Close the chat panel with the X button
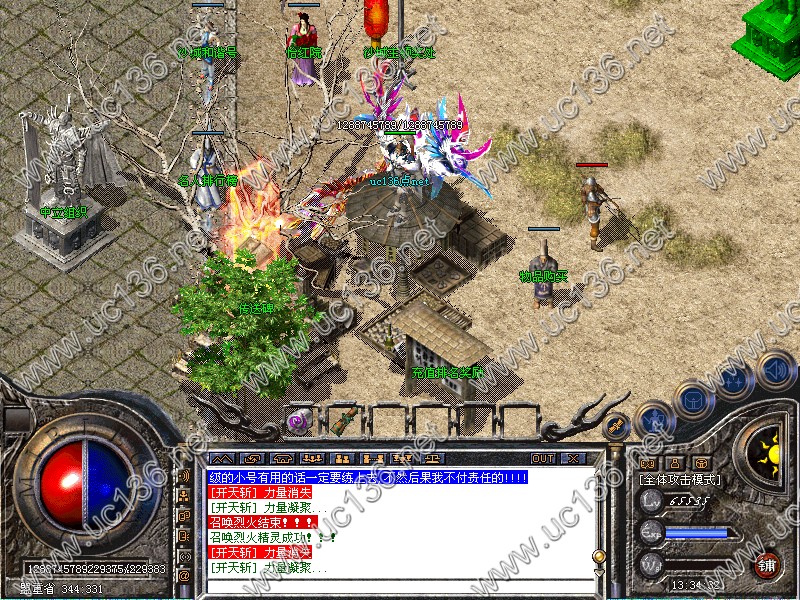The width and height of the screenshot is (800, 600). [x=573, y=458]
